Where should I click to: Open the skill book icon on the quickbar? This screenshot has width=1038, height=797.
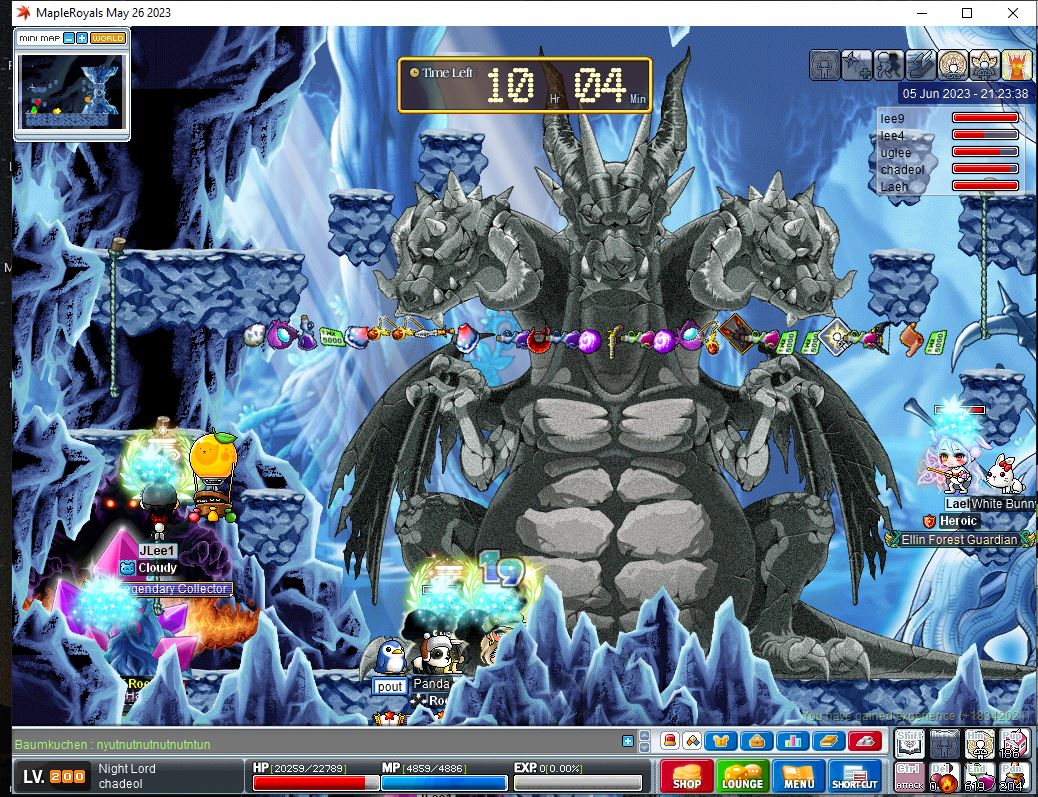coord(830,741)
